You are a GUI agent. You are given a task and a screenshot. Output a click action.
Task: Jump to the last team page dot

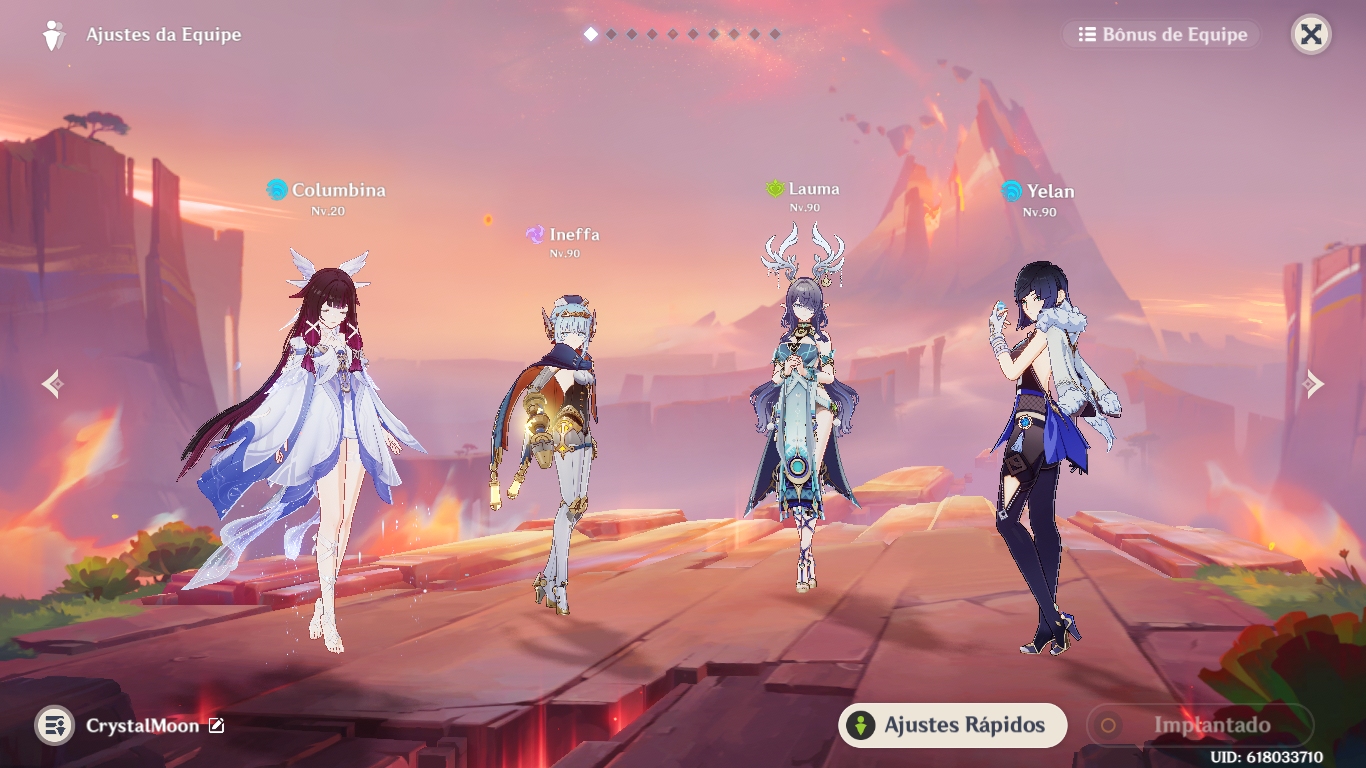(775, 35)
